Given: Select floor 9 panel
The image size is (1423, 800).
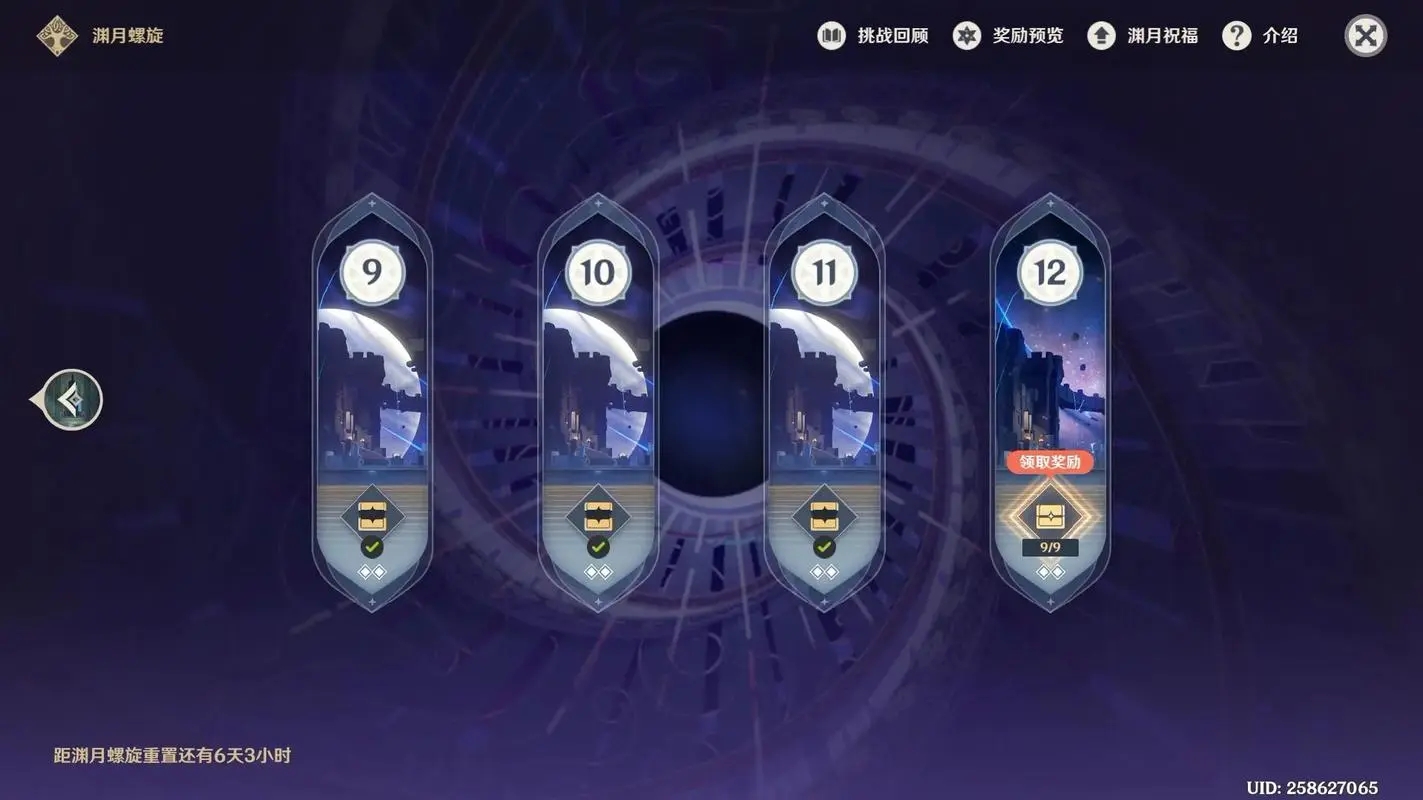Looking at the screenshot, I should click(x=372, y=380).
